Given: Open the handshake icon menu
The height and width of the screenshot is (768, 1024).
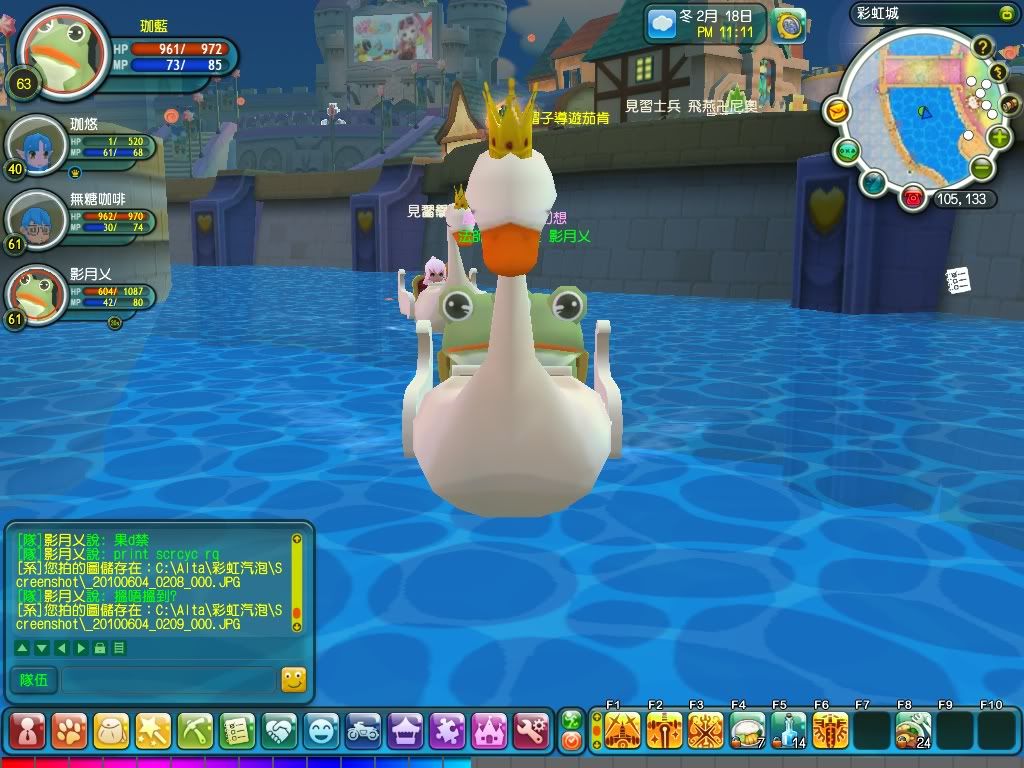Looking at the screenshot, I should click(279, 731).
